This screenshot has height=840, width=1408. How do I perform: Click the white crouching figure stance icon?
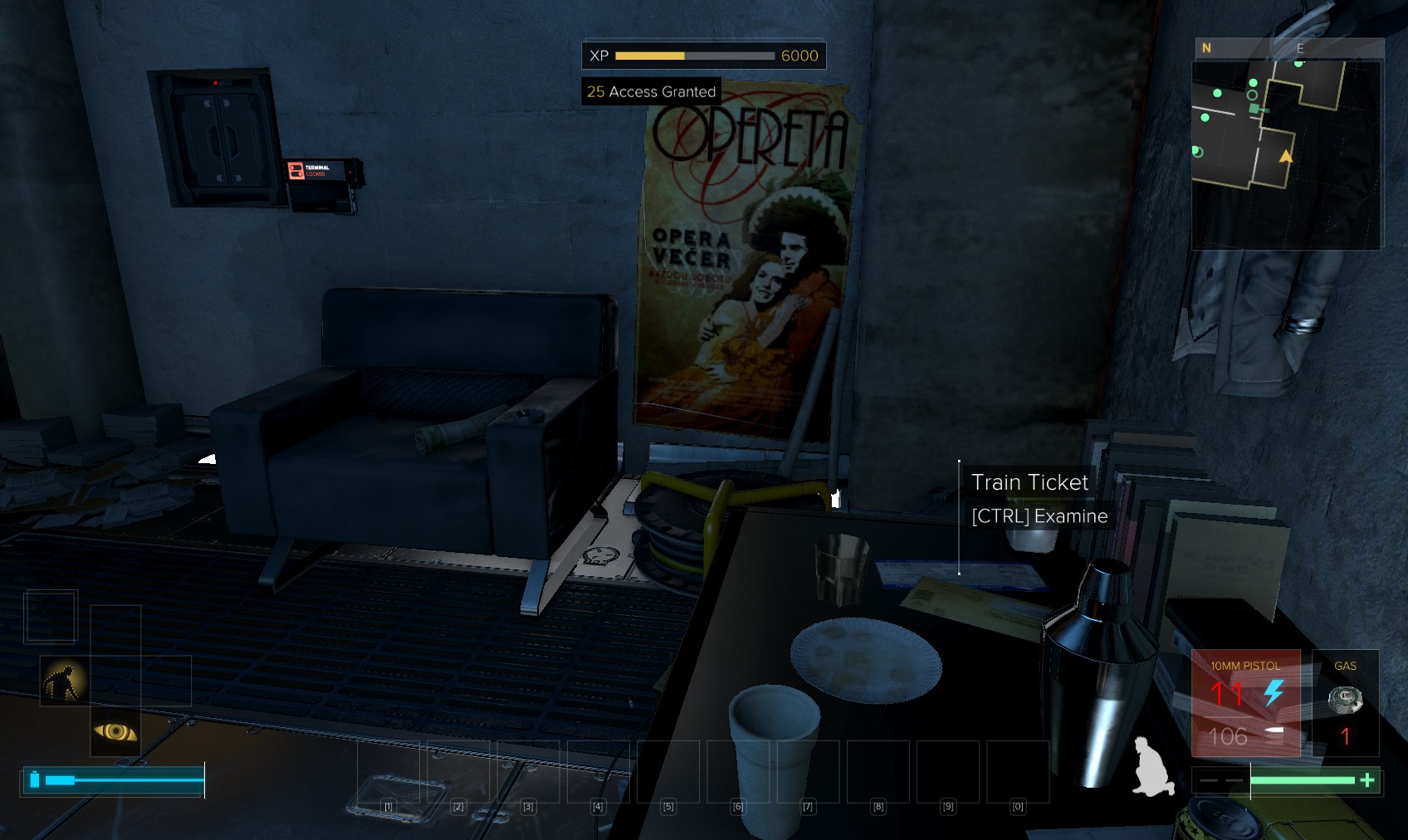pos(1153,768)
